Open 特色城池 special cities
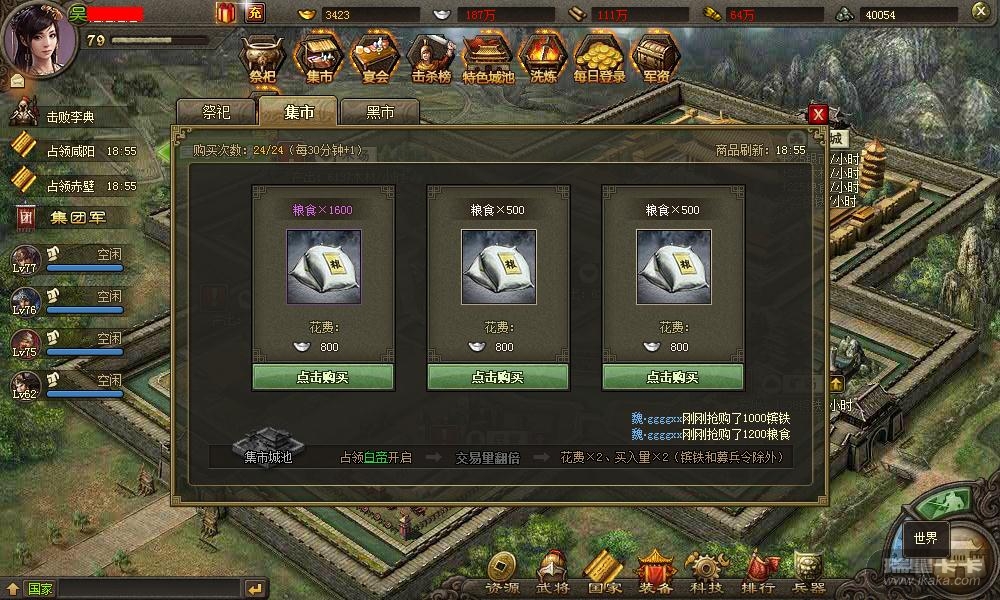 pos(488,57)
